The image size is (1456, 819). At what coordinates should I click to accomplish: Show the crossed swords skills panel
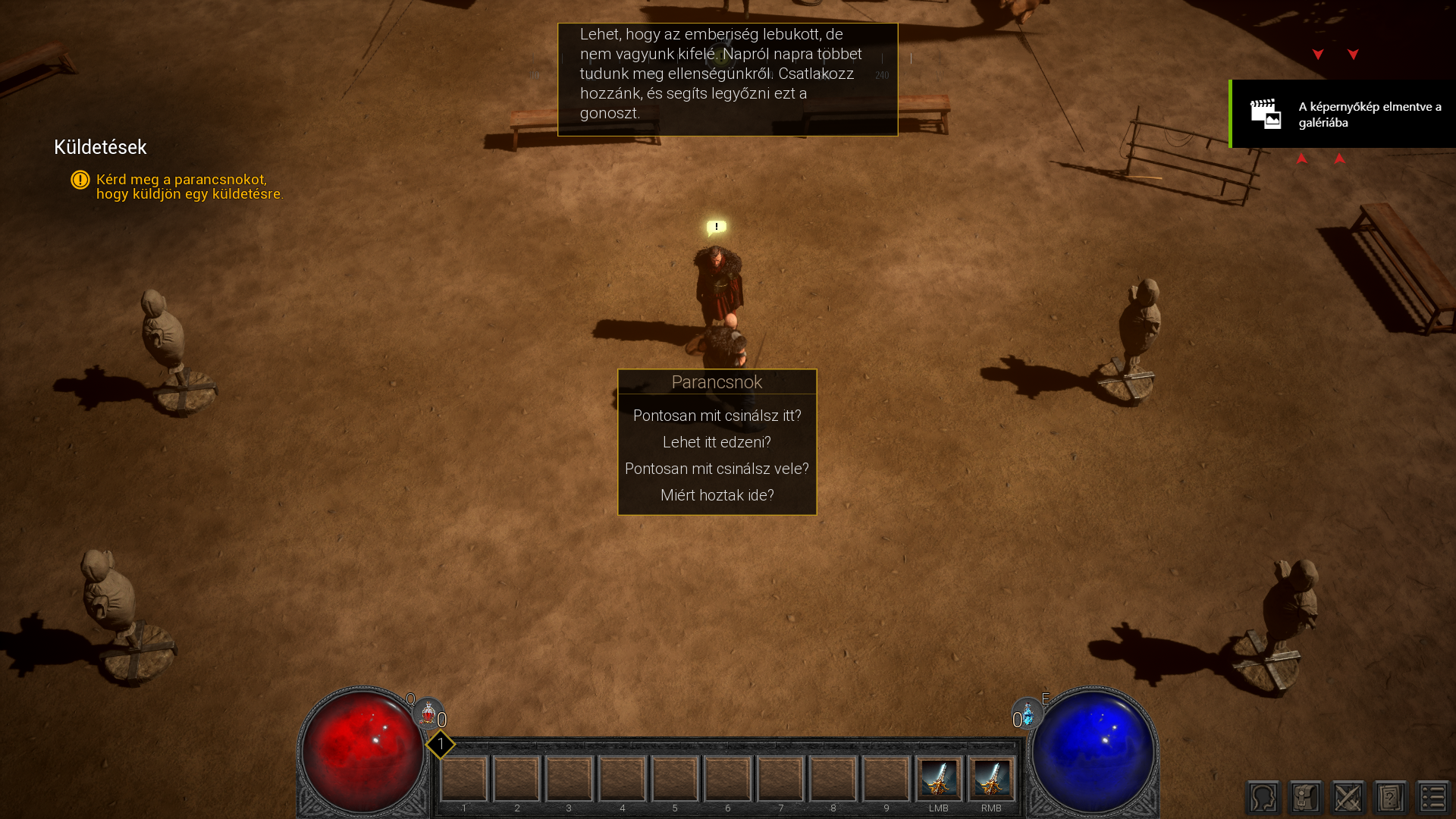(1348, 798)
